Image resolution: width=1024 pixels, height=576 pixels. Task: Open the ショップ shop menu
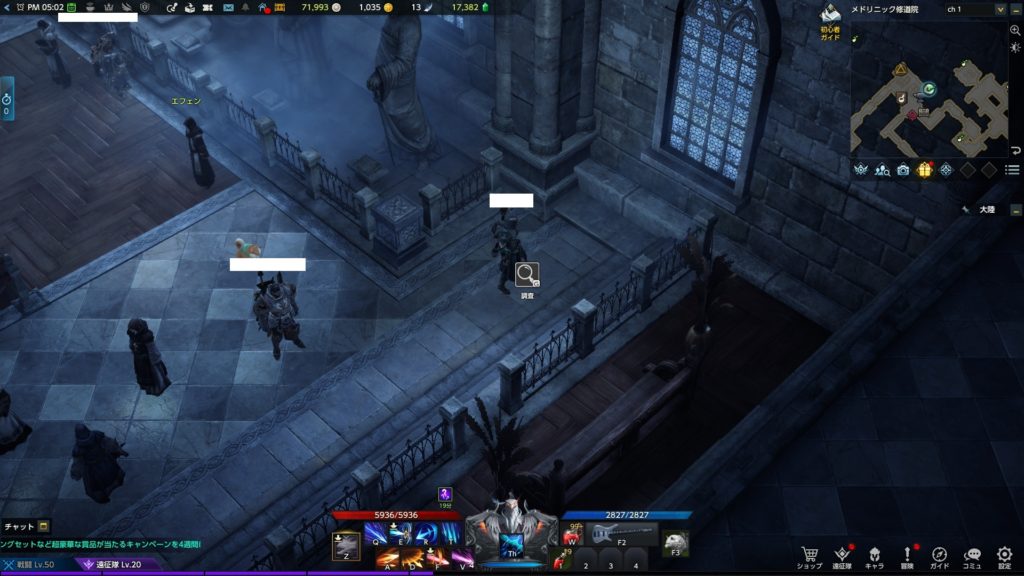click(809, 555)
